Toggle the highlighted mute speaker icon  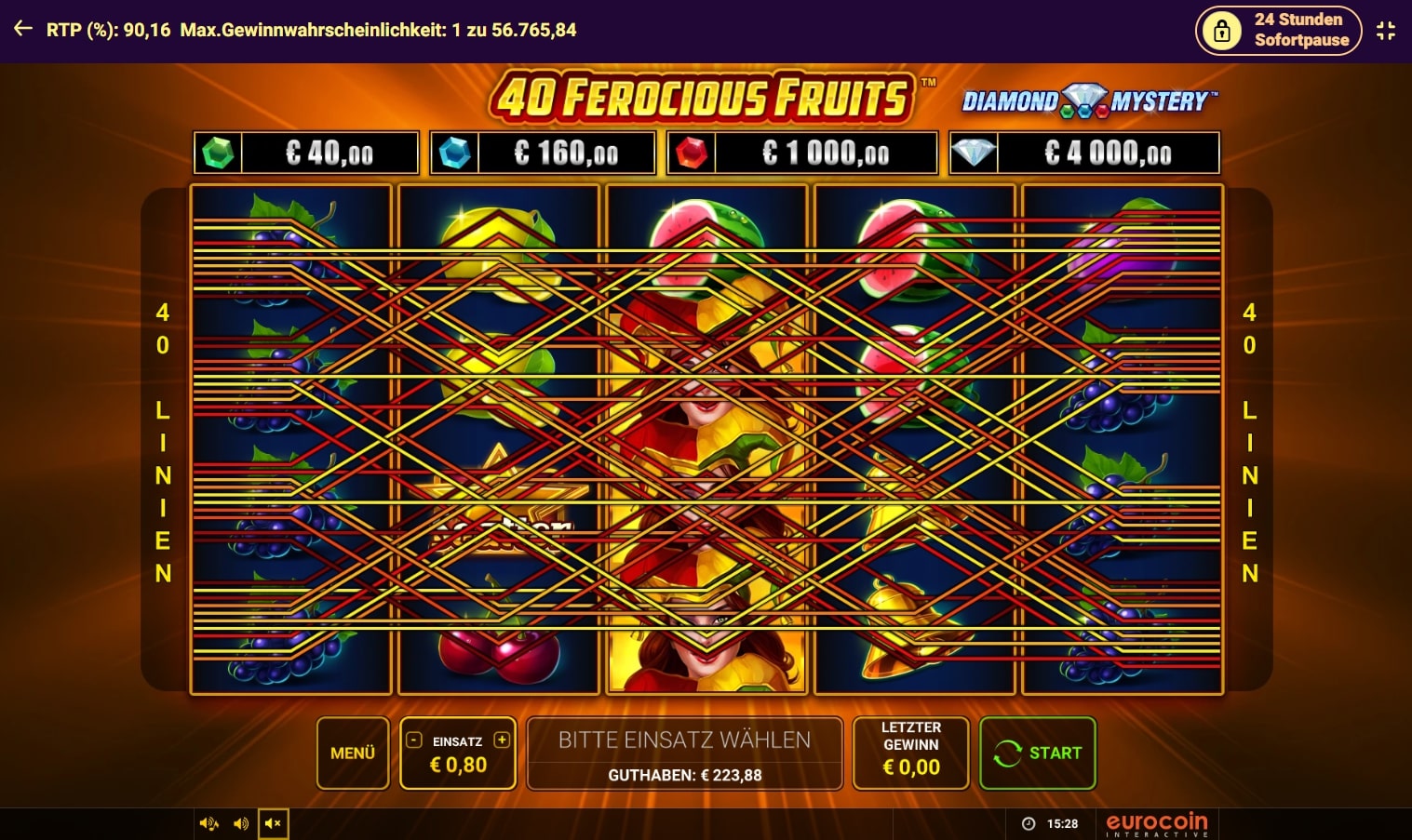coord(273,823)
